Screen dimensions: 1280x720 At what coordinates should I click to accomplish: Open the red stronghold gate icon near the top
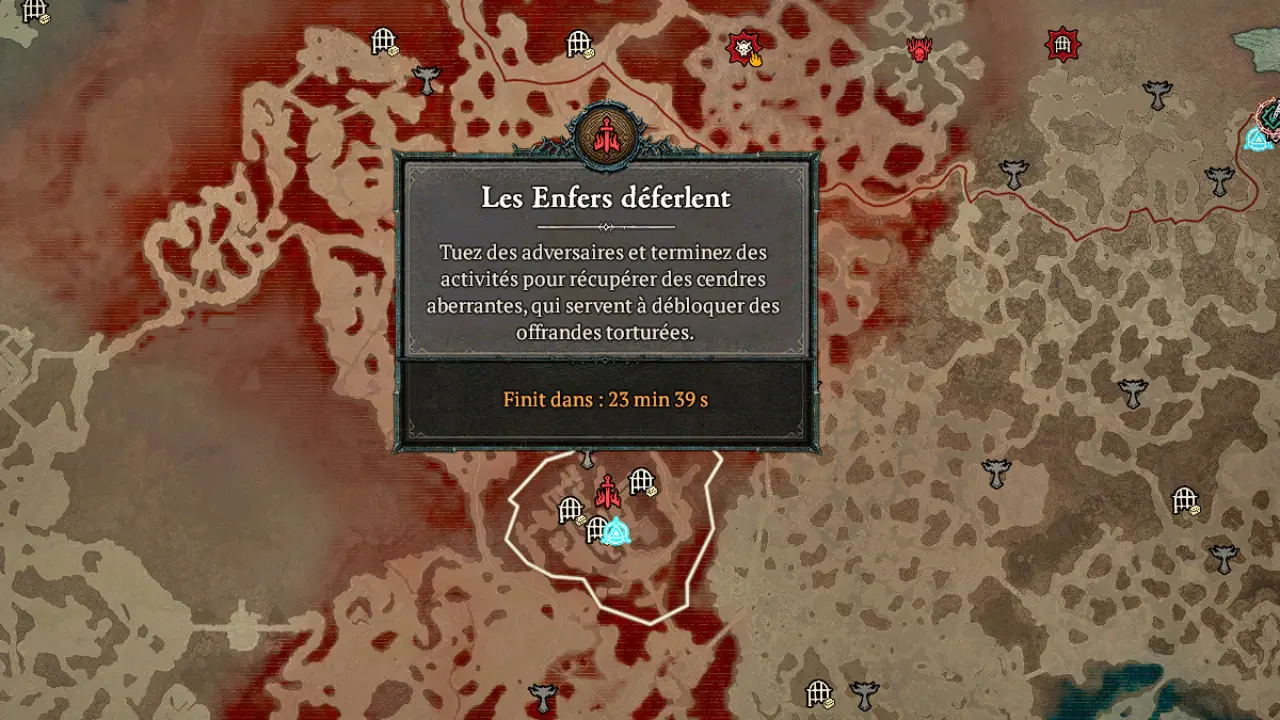tap(1062, 44)
